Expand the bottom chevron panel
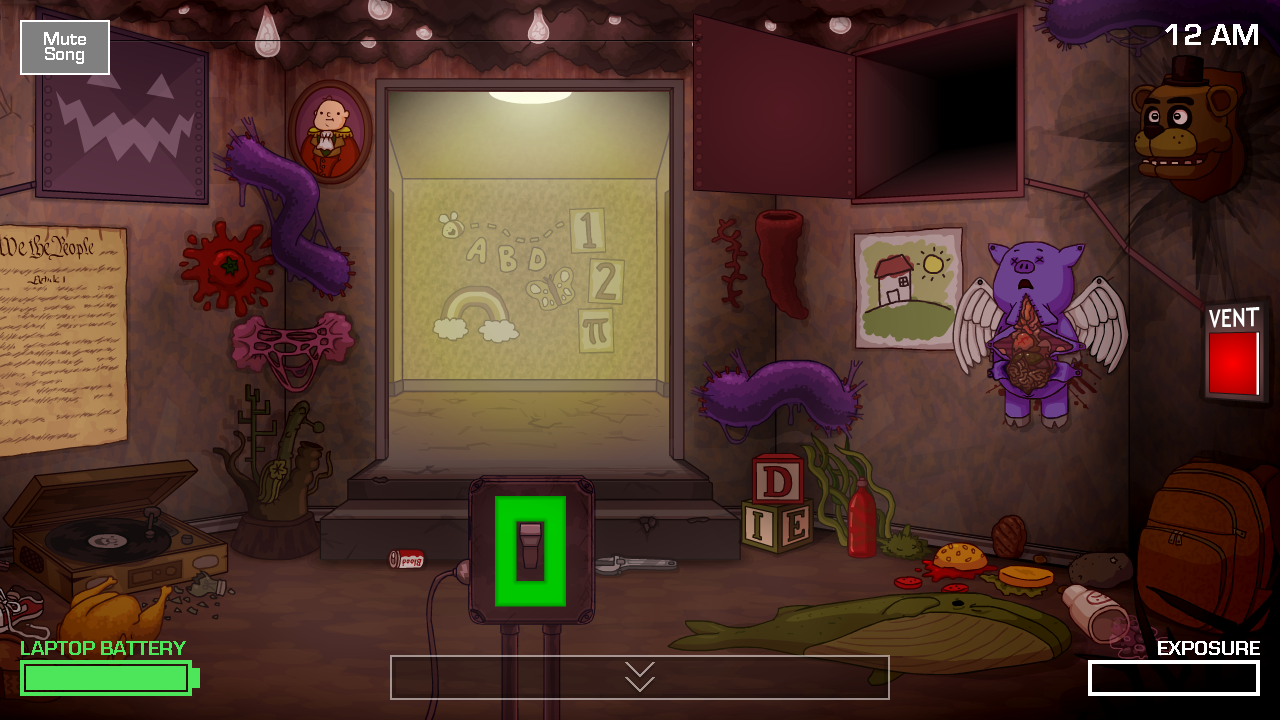 pyautogui.click(x=639, y=677)
